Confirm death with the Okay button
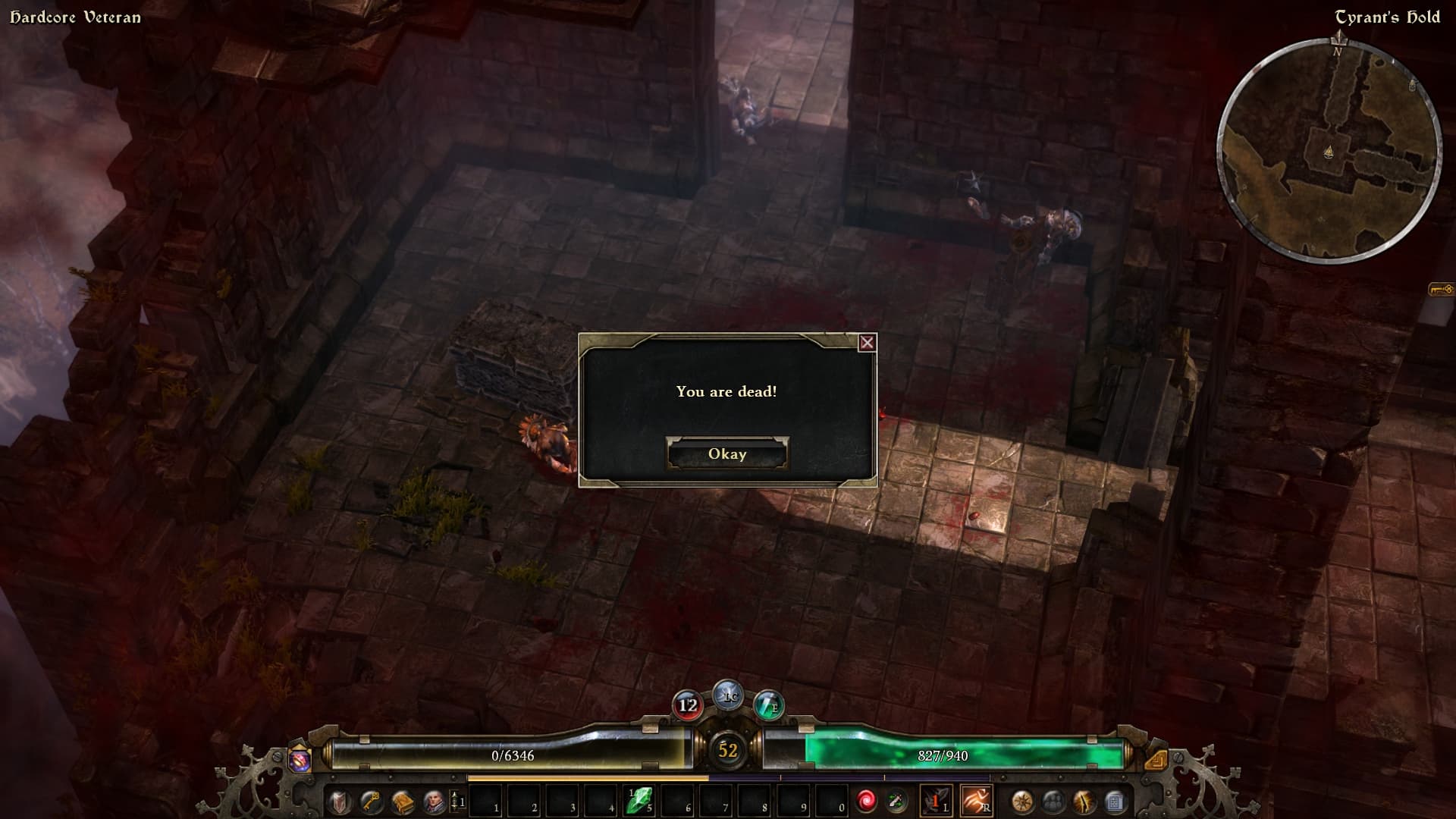Viewport: 1456px width, 819px height. (727, 453)
